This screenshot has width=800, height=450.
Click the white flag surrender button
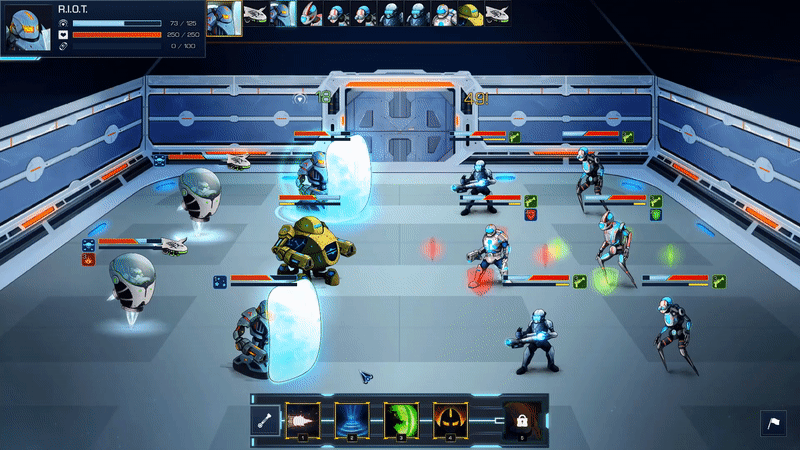tap(774, 424)
